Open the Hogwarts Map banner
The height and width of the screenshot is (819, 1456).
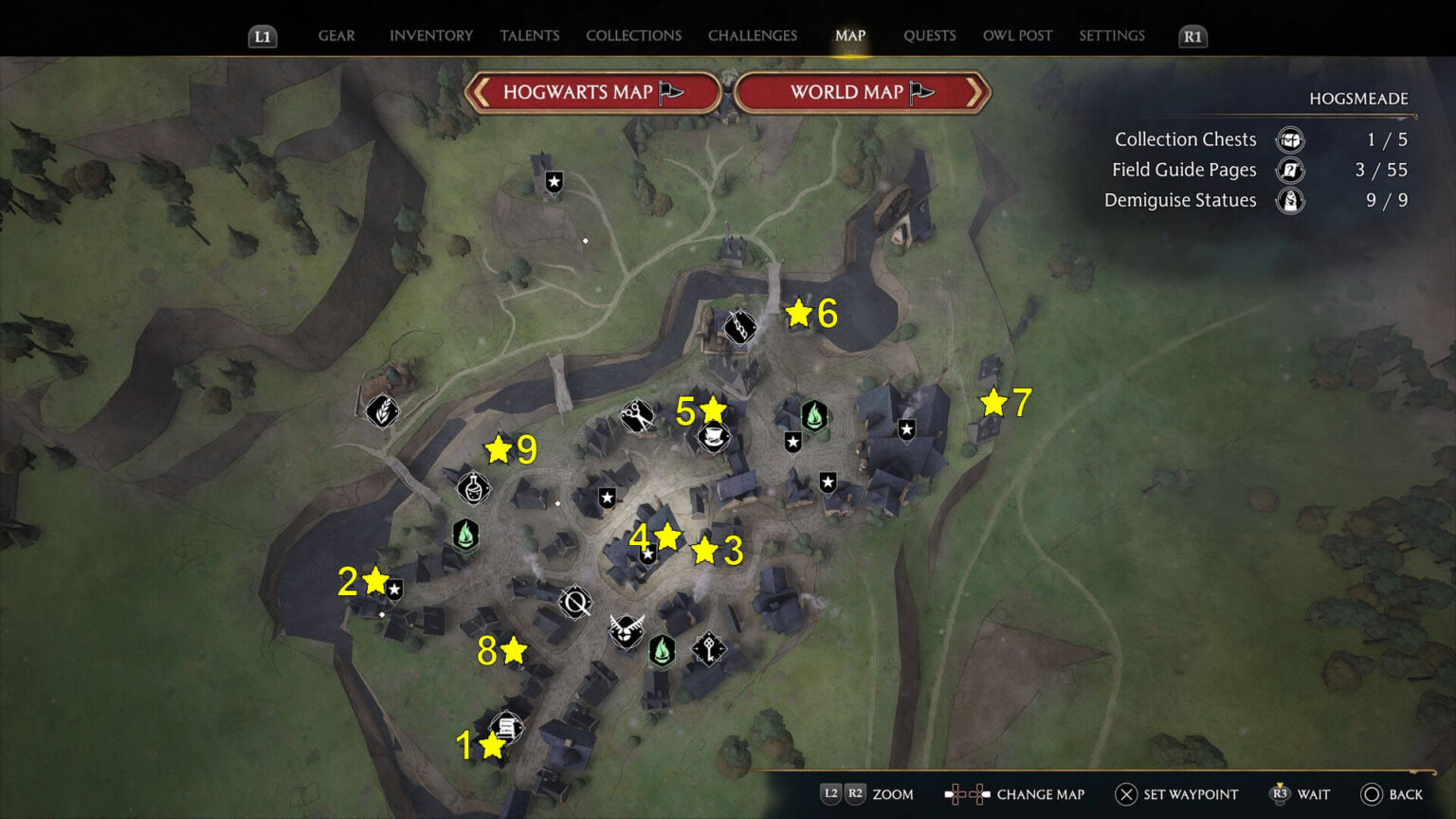[x=593, y=92]
